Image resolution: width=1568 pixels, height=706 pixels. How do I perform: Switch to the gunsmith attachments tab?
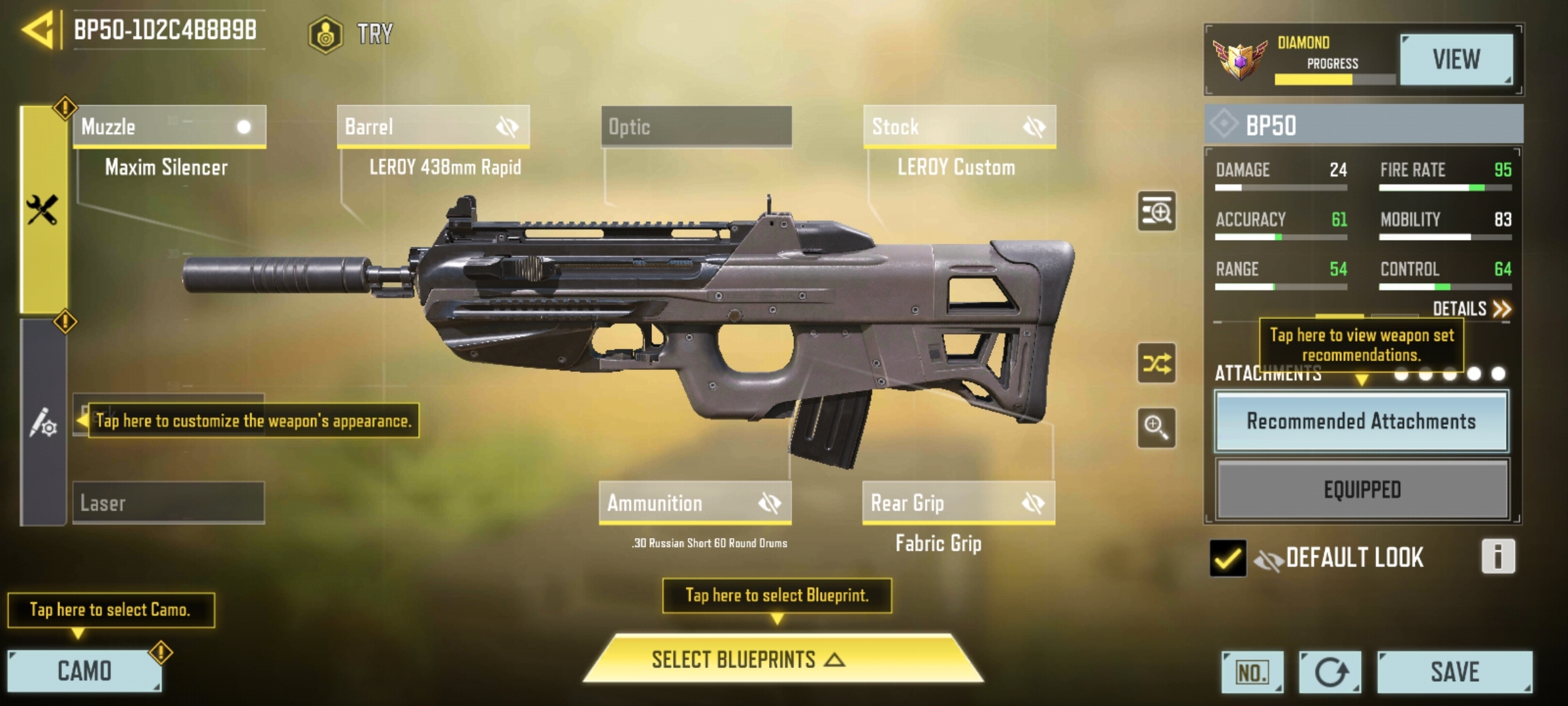[43, 209]
